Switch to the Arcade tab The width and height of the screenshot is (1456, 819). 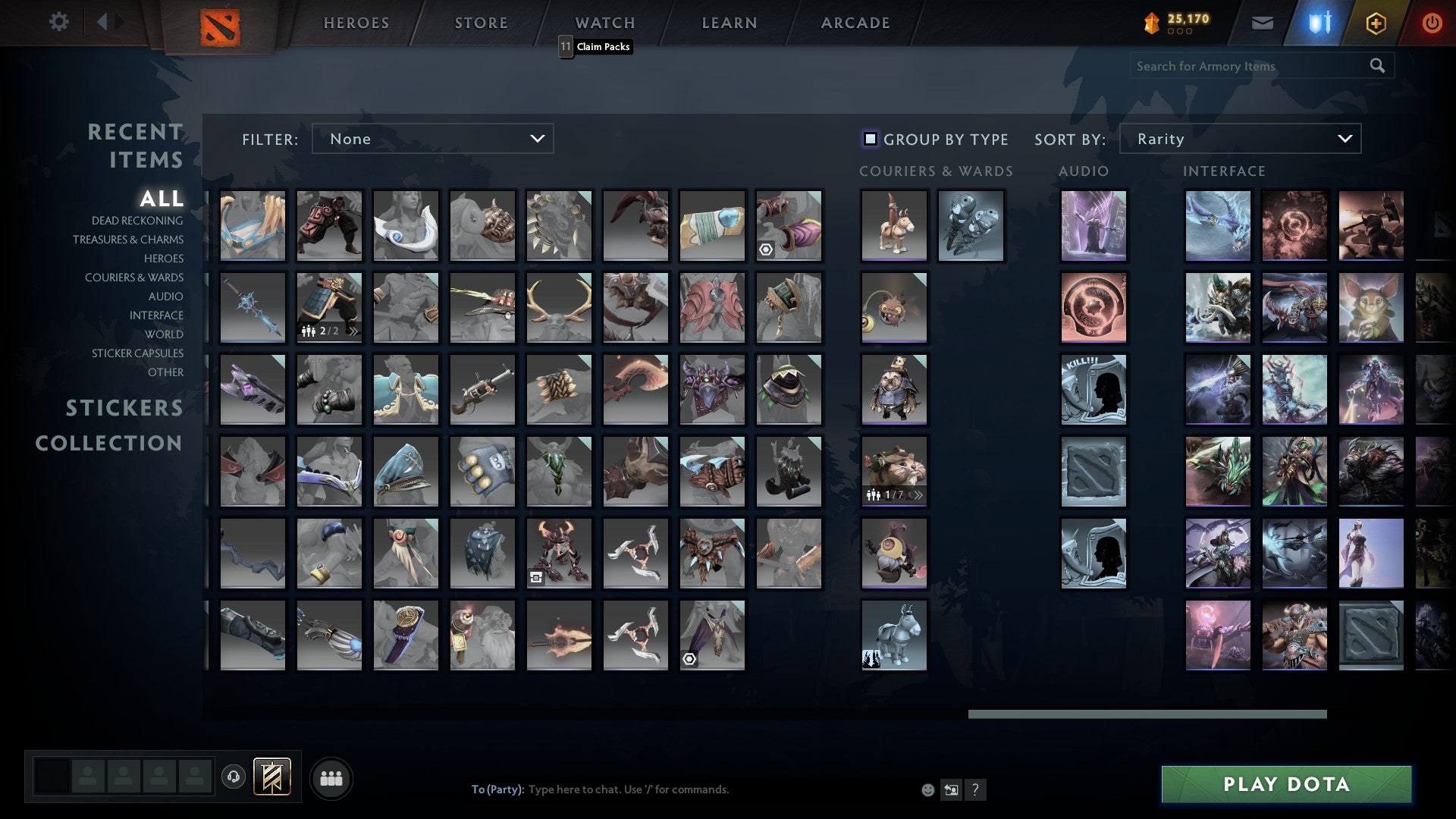tap(854, 23)
